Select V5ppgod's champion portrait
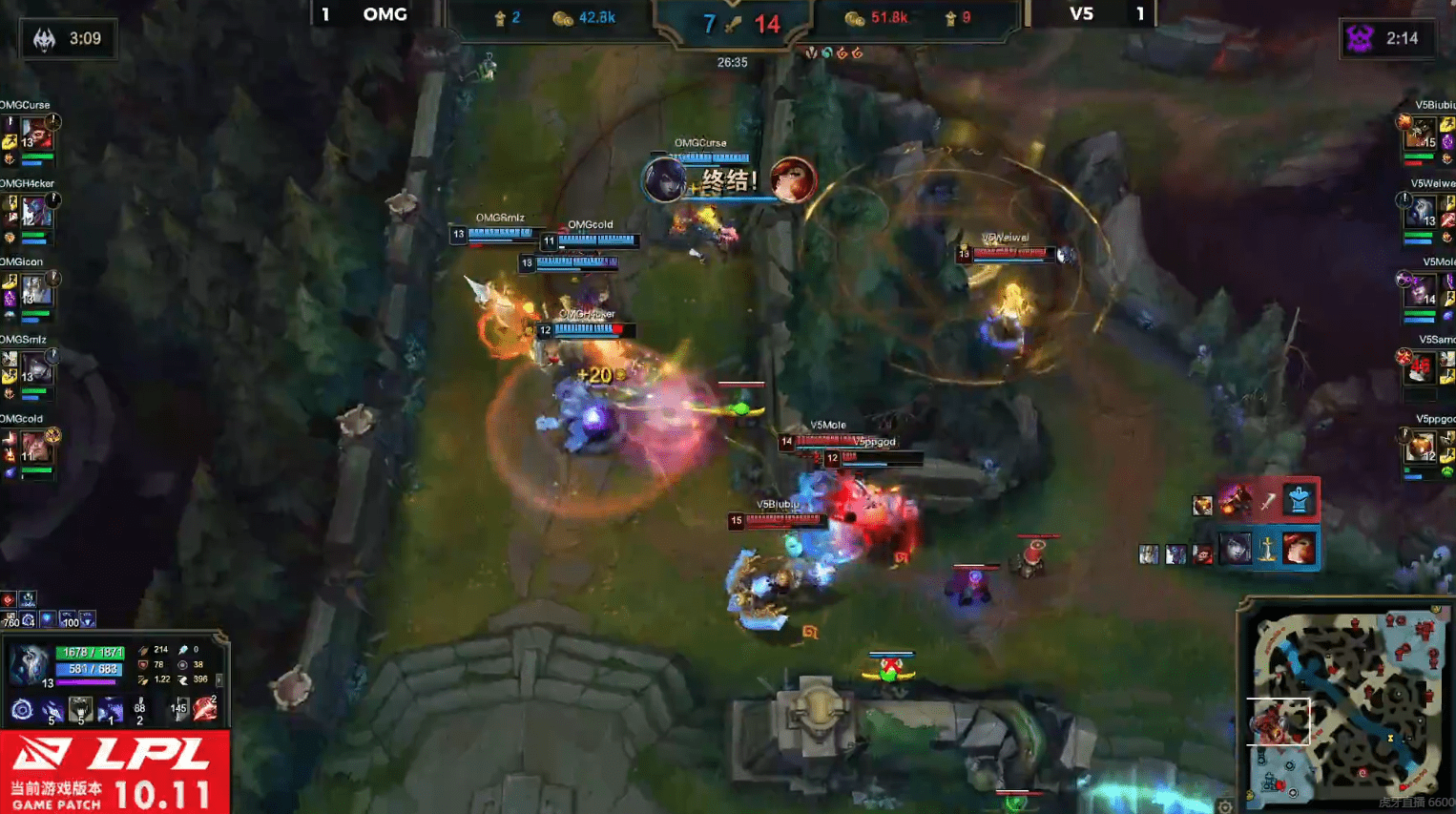Viewport: 1456px width, 814px height. click(x=1422, y=447)
